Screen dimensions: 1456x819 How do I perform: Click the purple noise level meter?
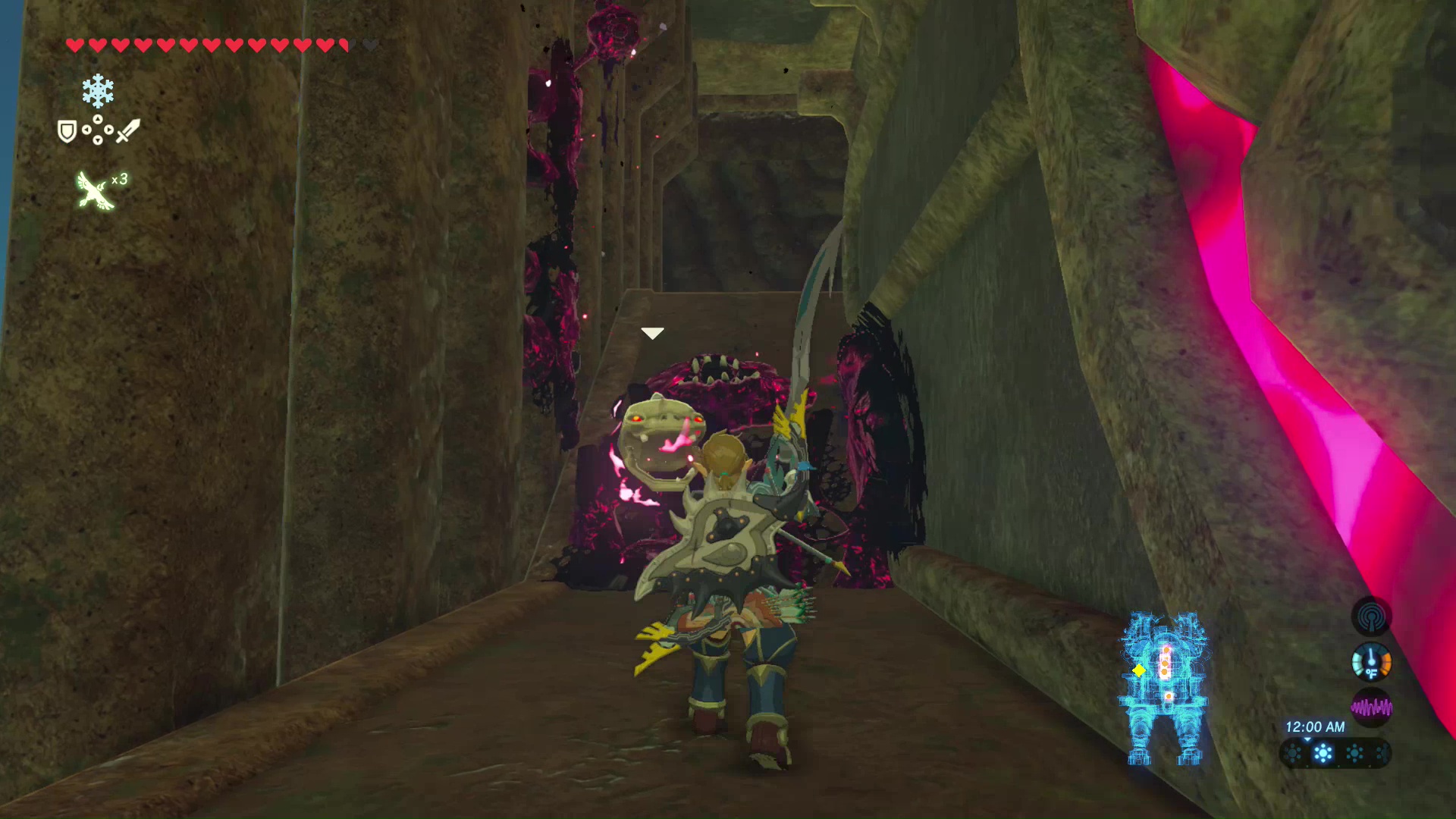pyautogui.click(x=1371, y=708)
